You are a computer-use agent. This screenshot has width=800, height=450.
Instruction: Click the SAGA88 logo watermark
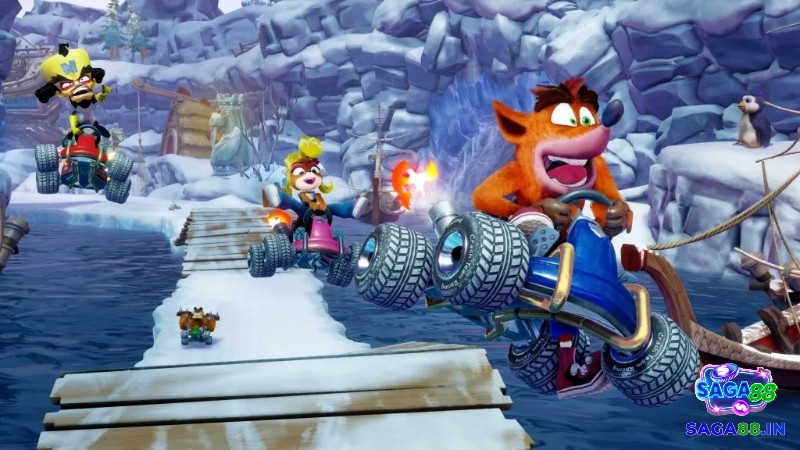(734, 389)
